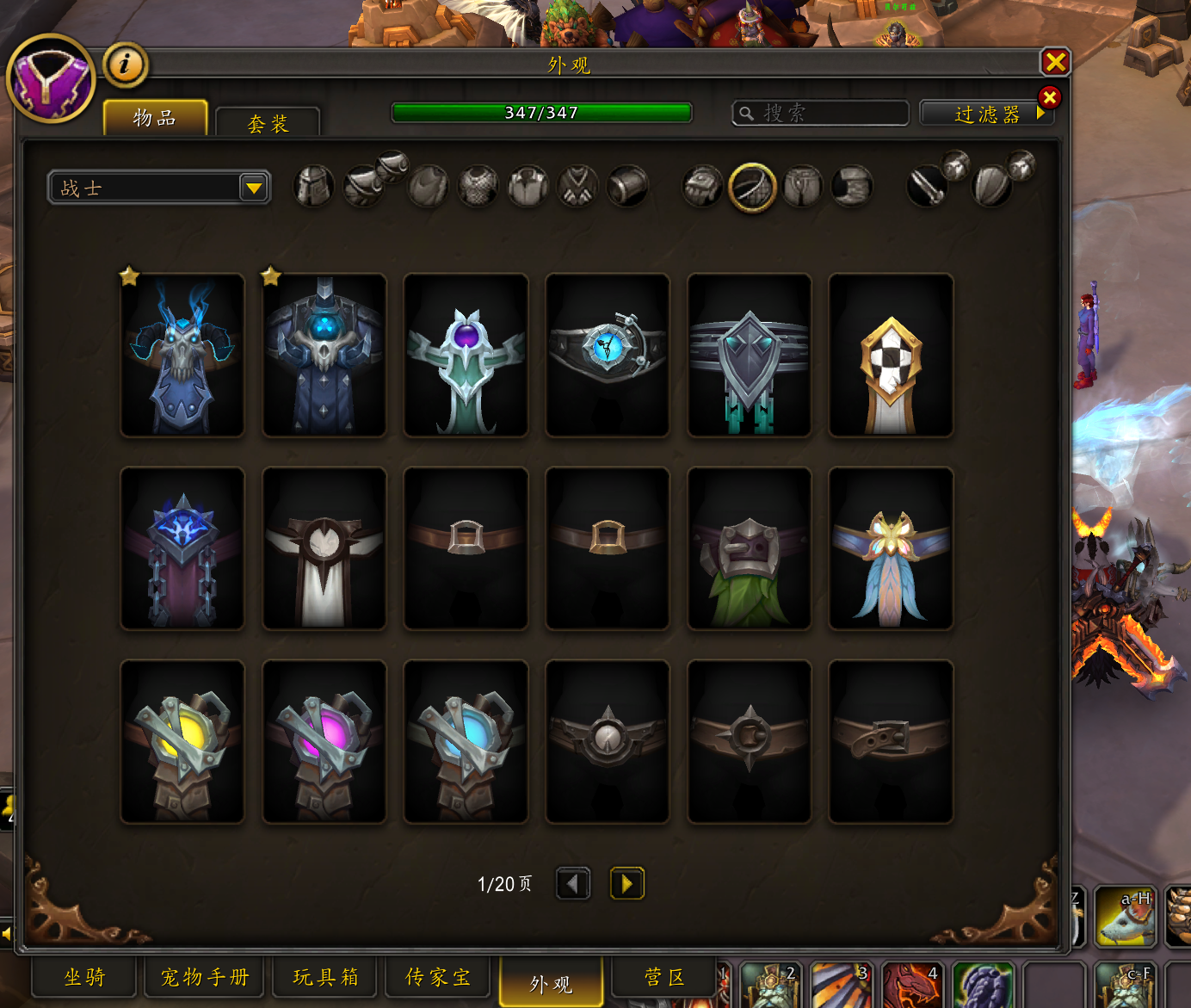Open the 传家宝 heirlooms tab
The height and width of the screenshot is (1008, 1191).
coord(438,977)
